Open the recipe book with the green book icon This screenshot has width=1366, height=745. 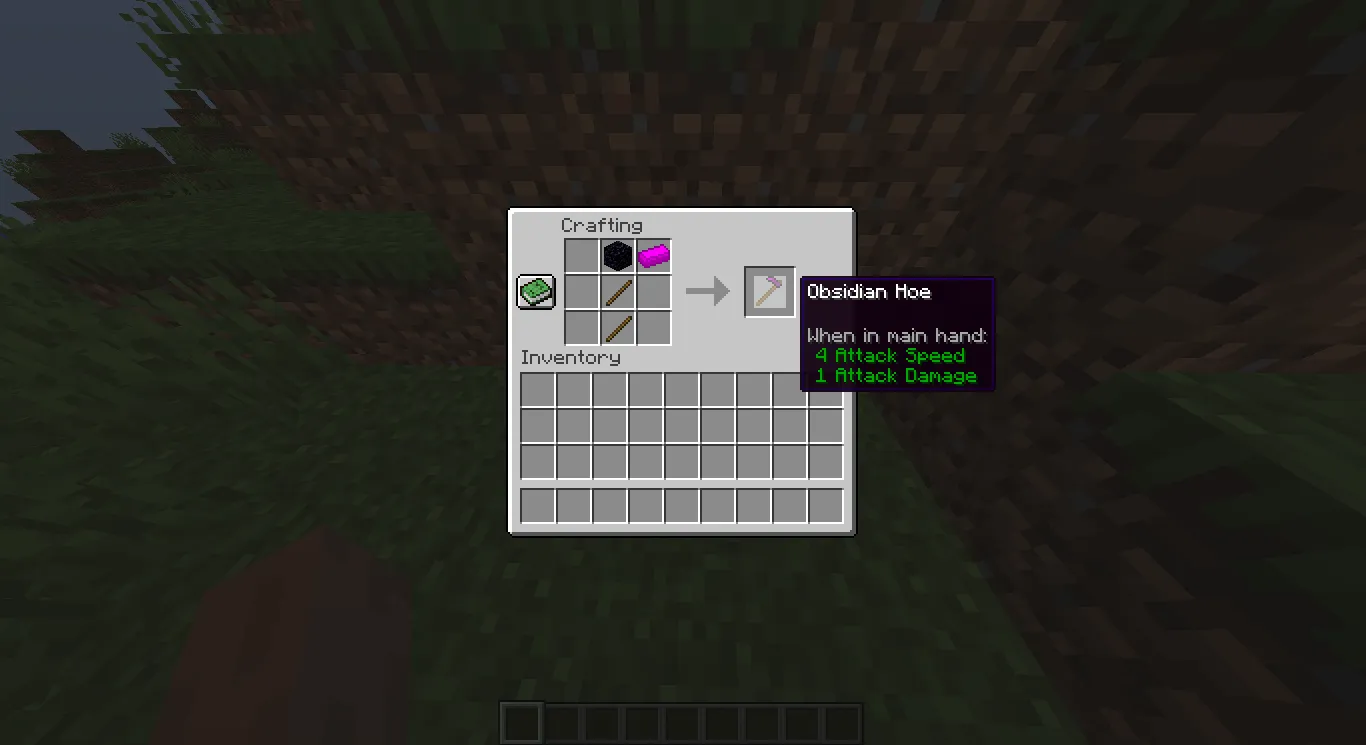535,290
